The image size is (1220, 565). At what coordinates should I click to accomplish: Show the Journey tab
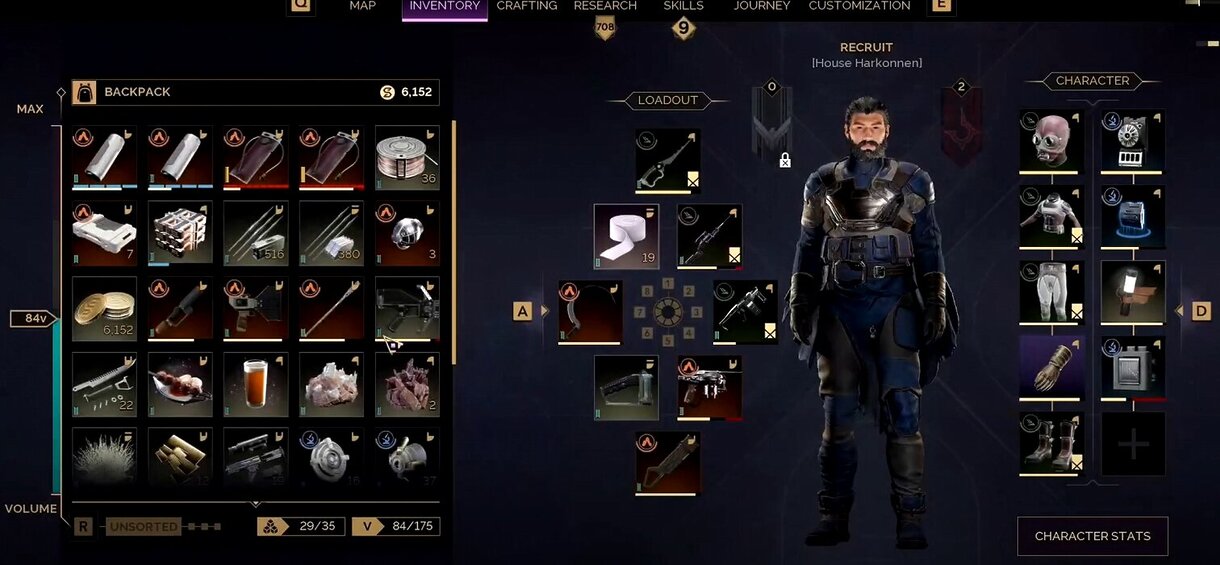pyautogui.click(x=762, y=6)
